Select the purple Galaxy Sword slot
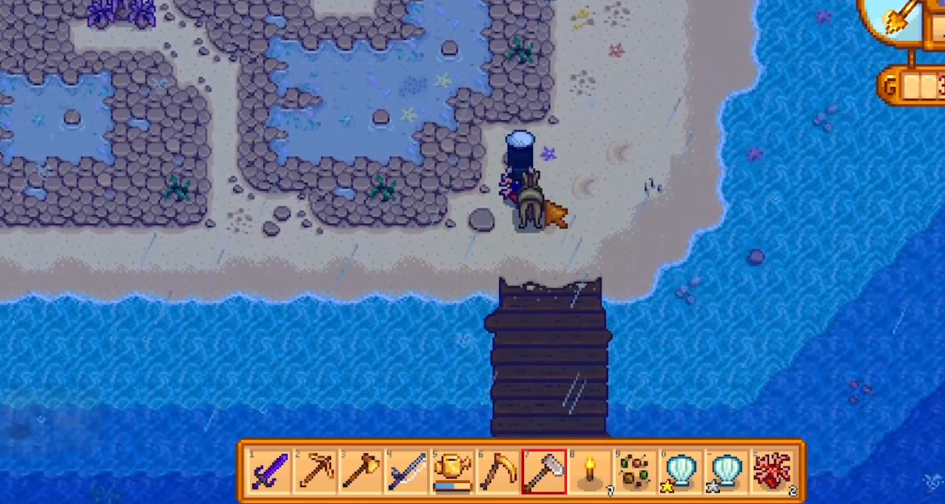Viewport: 945px width, 504px height. [x=268, y=470]
